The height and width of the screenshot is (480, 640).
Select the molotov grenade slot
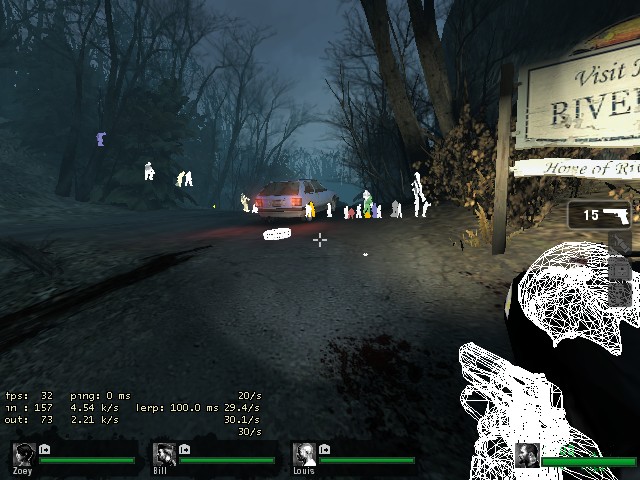point(620,244)
